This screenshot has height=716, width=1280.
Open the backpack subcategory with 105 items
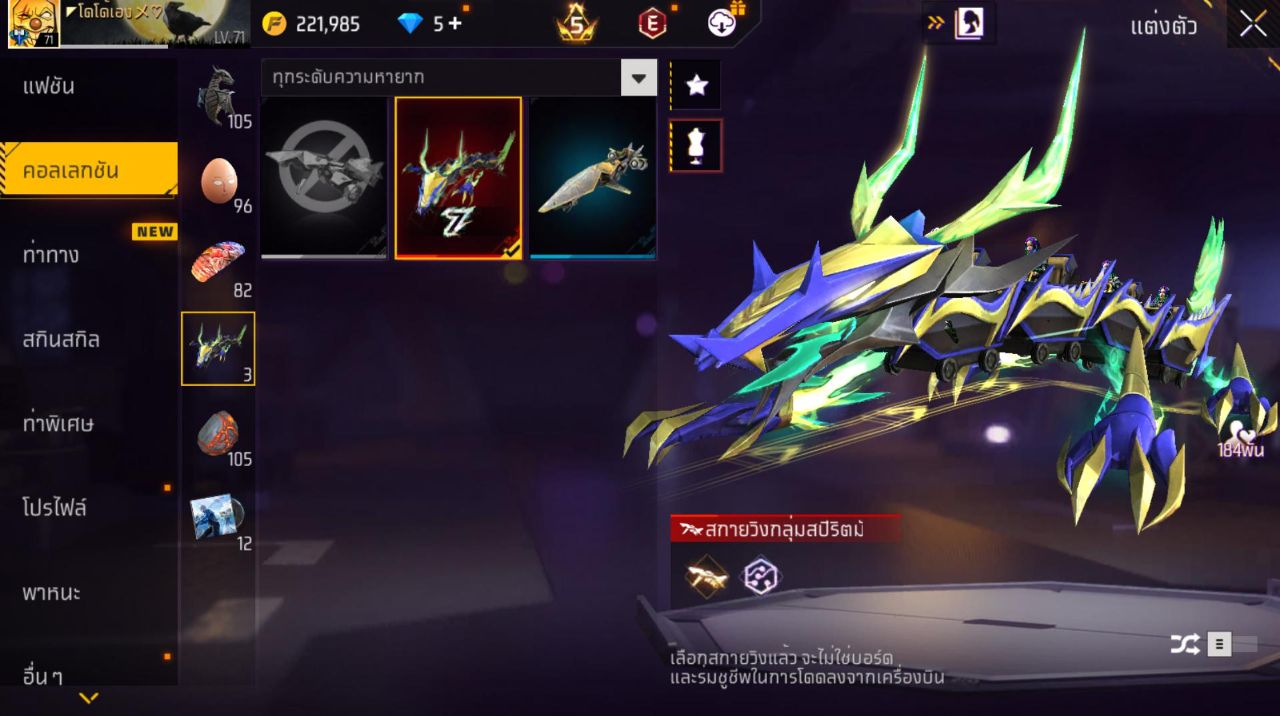(218, 96)
